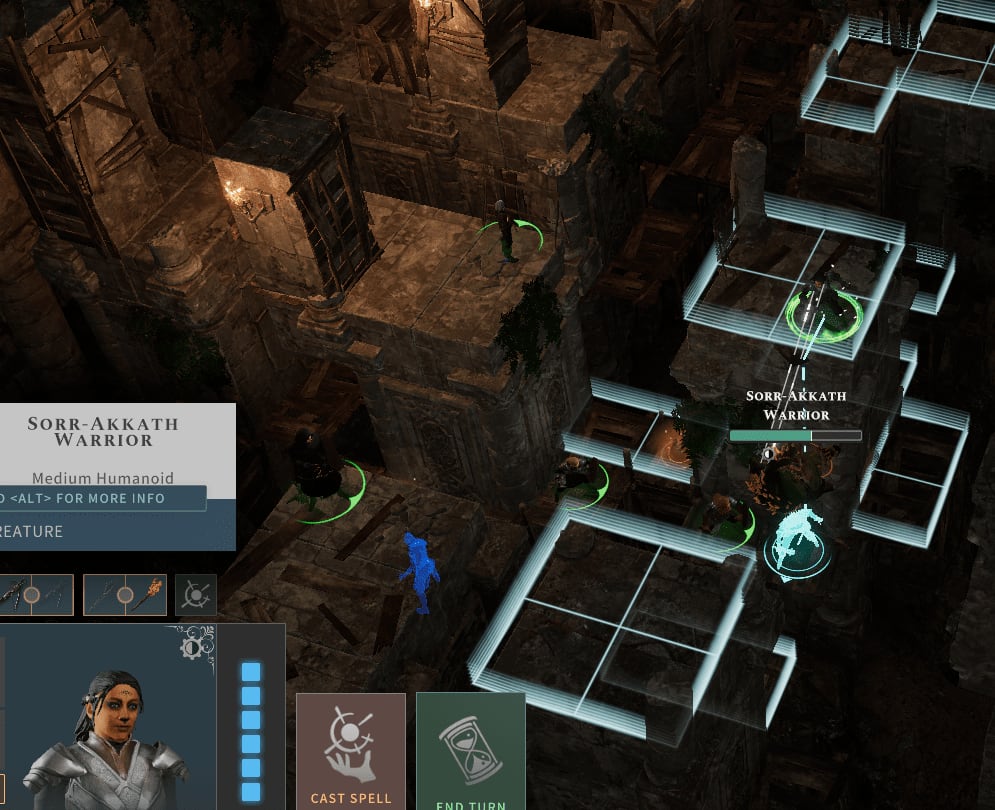Click the small spell target icon beside weapon sets
This screenshot has width=995, height=810.
coord(195,595)
